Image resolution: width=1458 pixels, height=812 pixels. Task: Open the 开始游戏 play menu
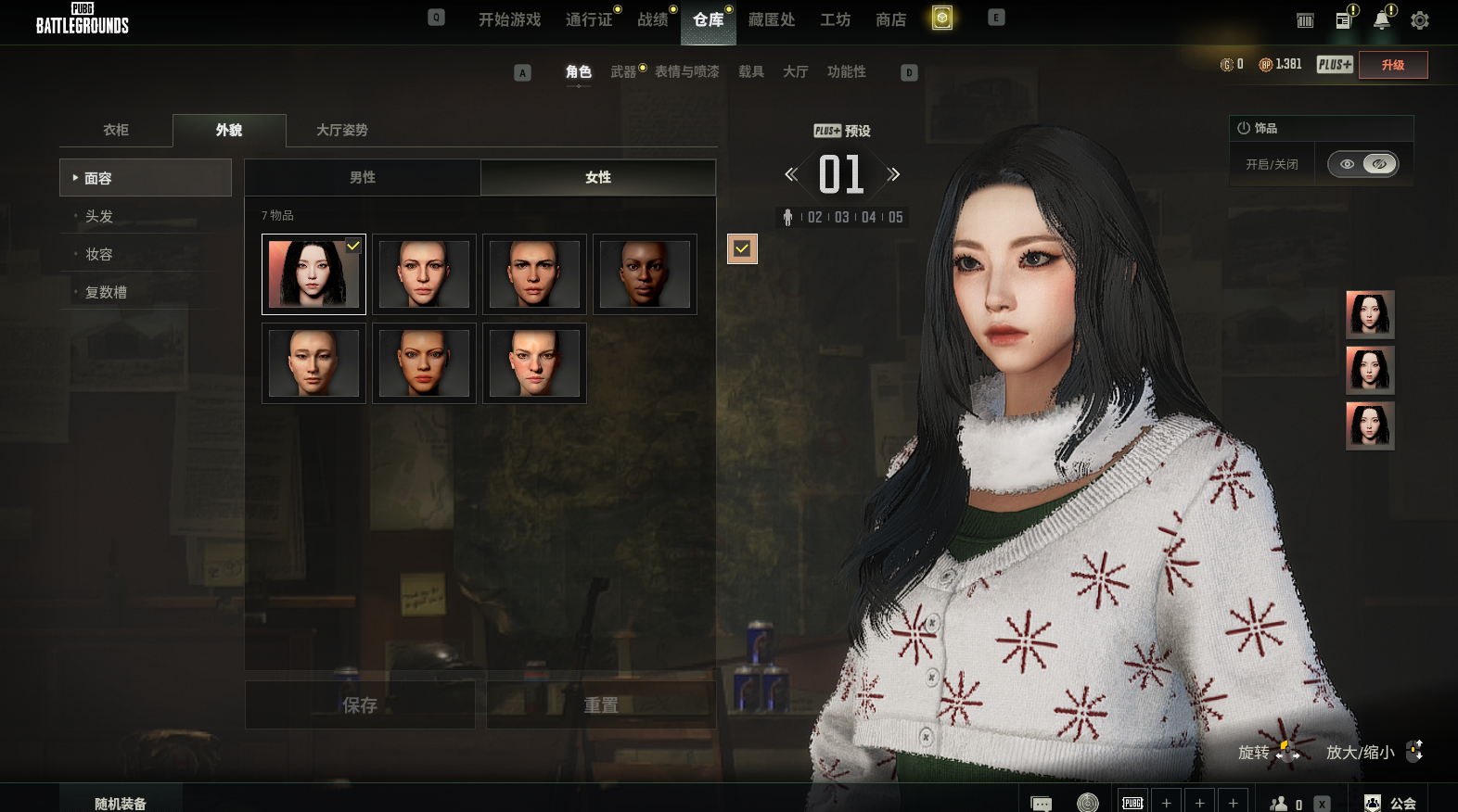coord(509,19)
